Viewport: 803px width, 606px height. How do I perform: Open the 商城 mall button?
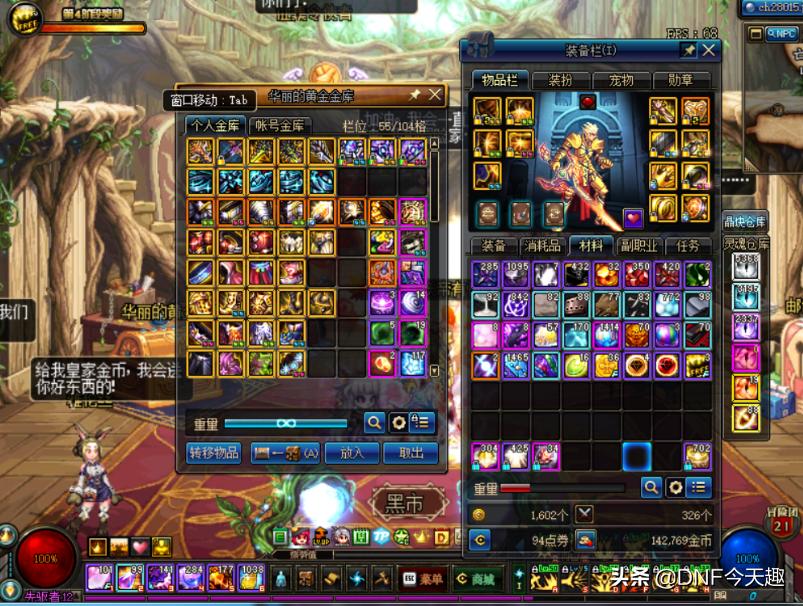point(477,578)
